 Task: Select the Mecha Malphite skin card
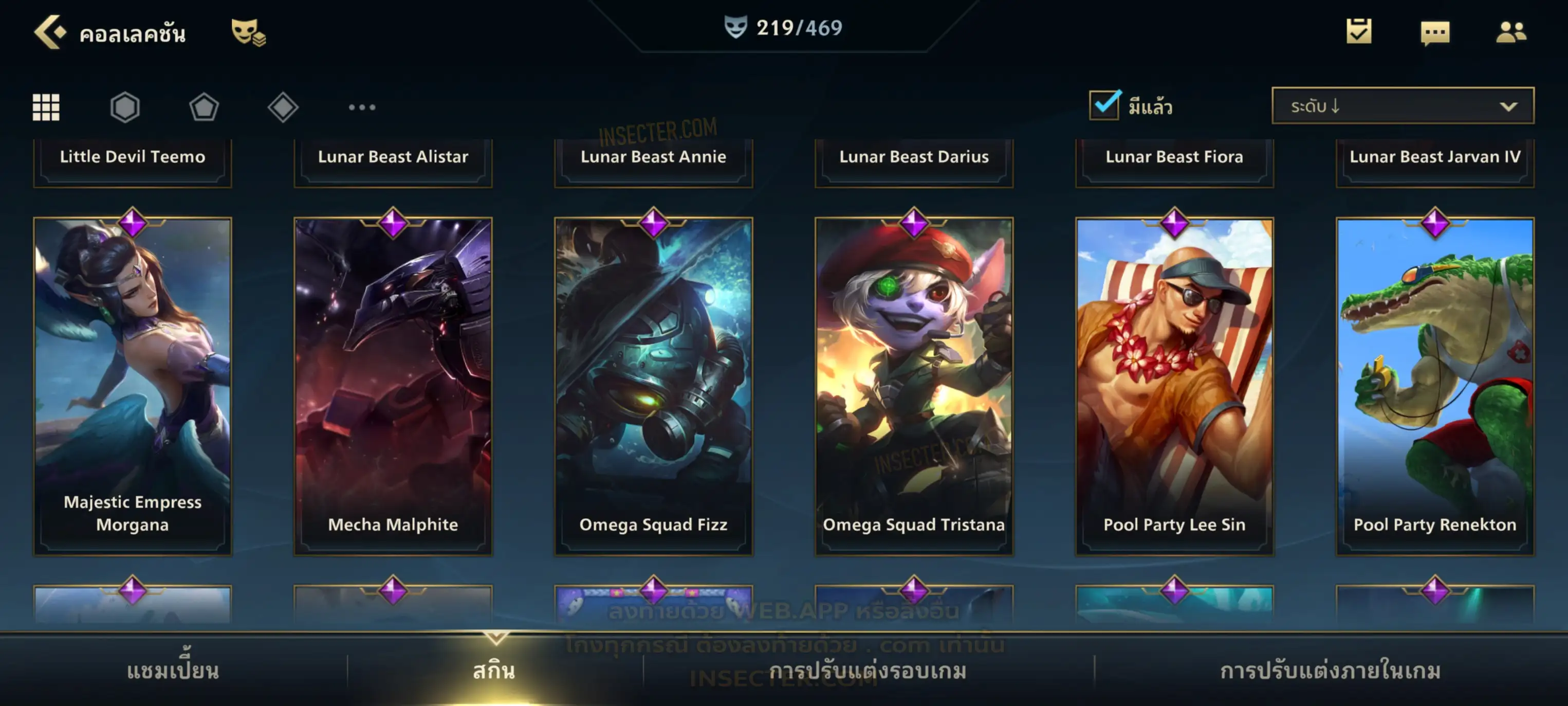pos(393,386)
